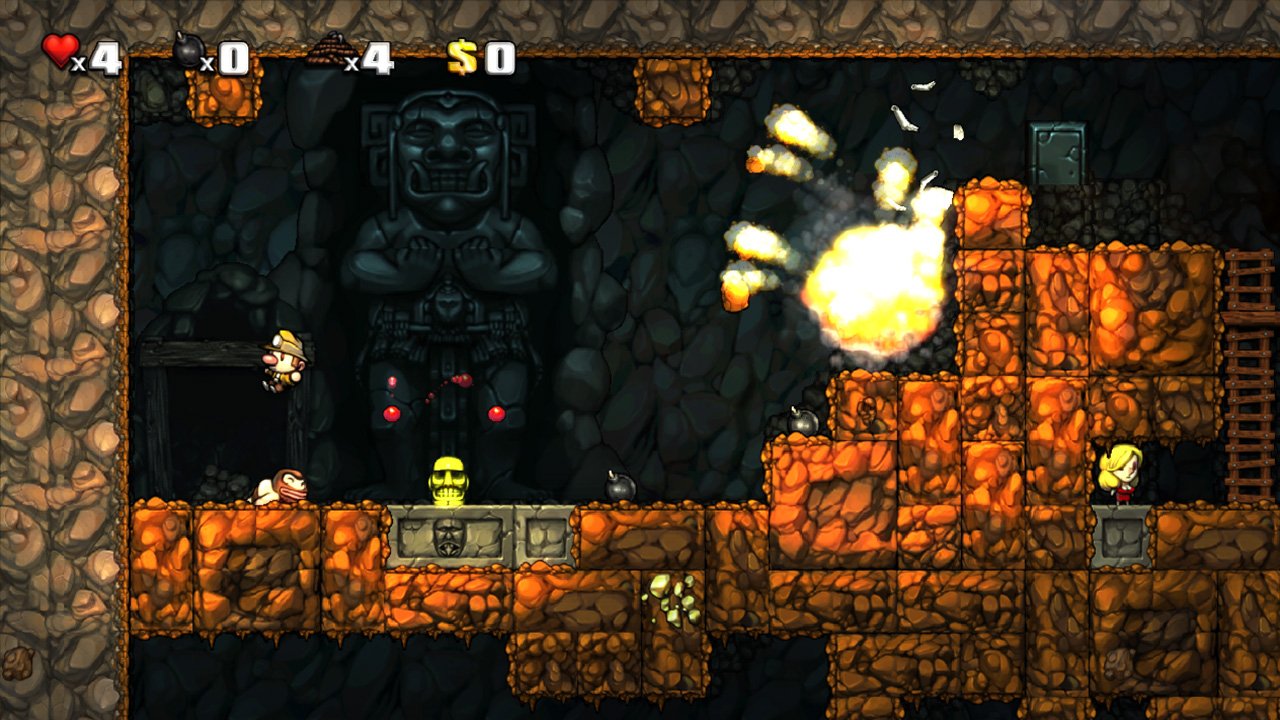Click the spelunker explorer character
The width and height of the screenshot is (1280, 720).
[x=283, y=360]
